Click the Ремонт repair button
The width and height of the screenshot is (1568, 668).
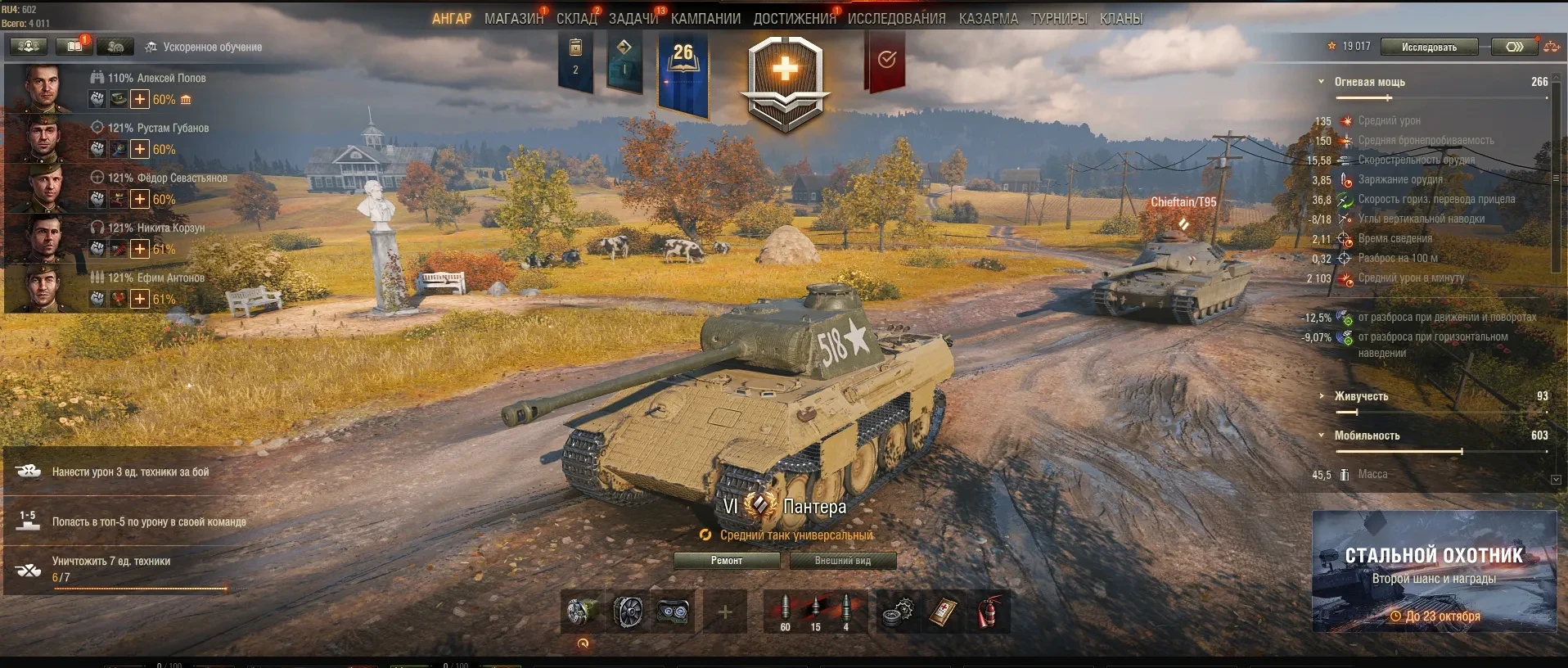pos(726,561)
